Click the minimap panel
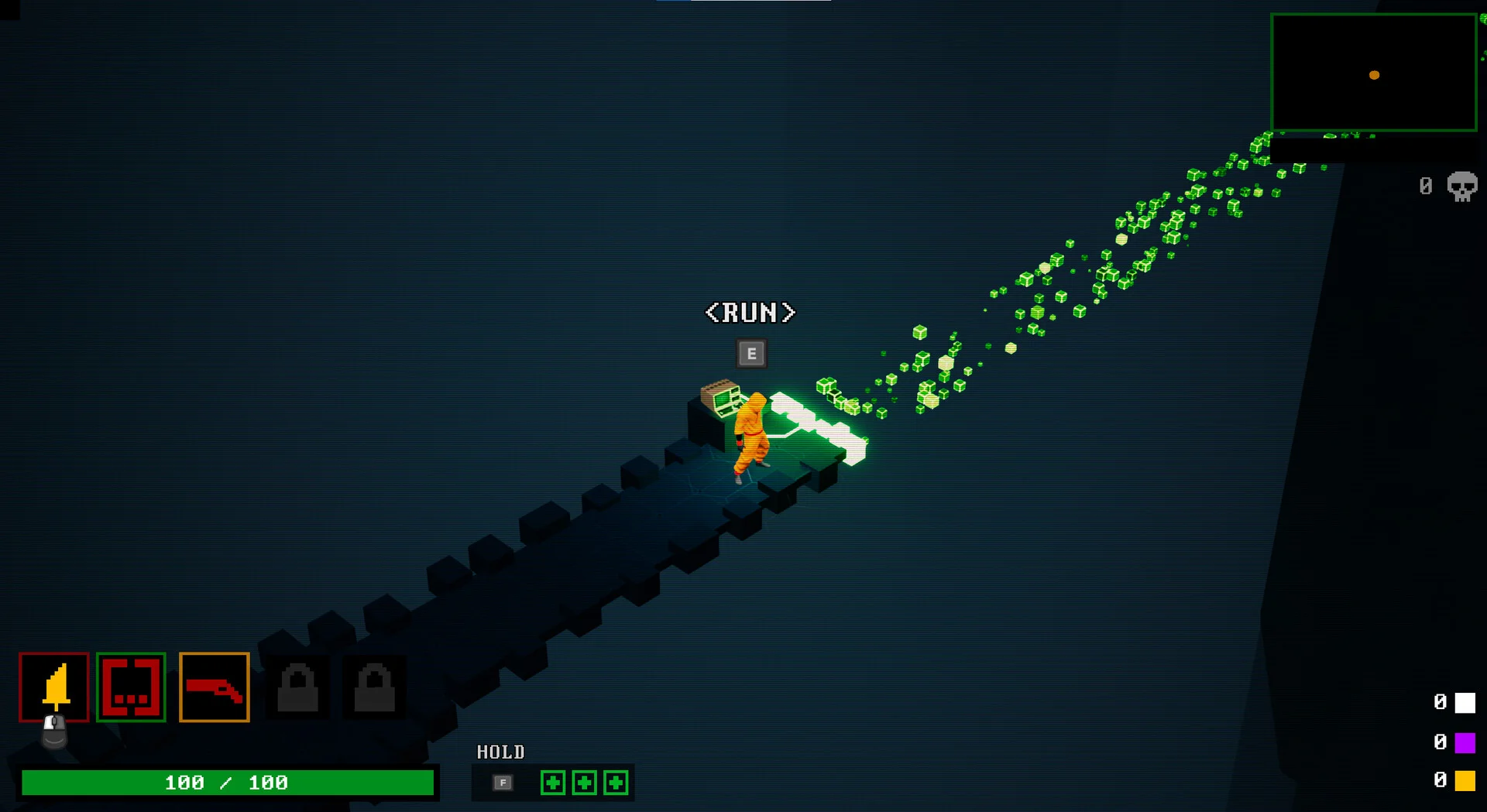Image resolution: width=1487 pixels, height=812 pixels. pos(1374,73)
